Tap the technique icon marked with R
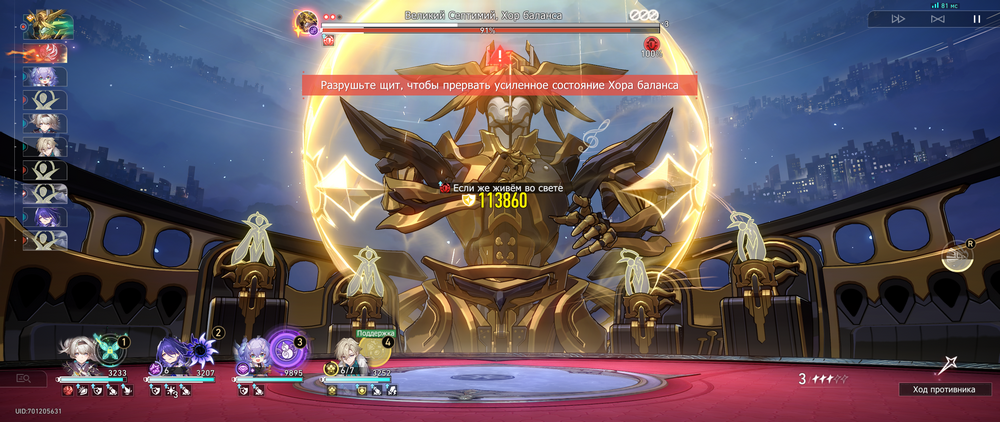Viewport: 1000px width, 422px height. coord(957,256)
